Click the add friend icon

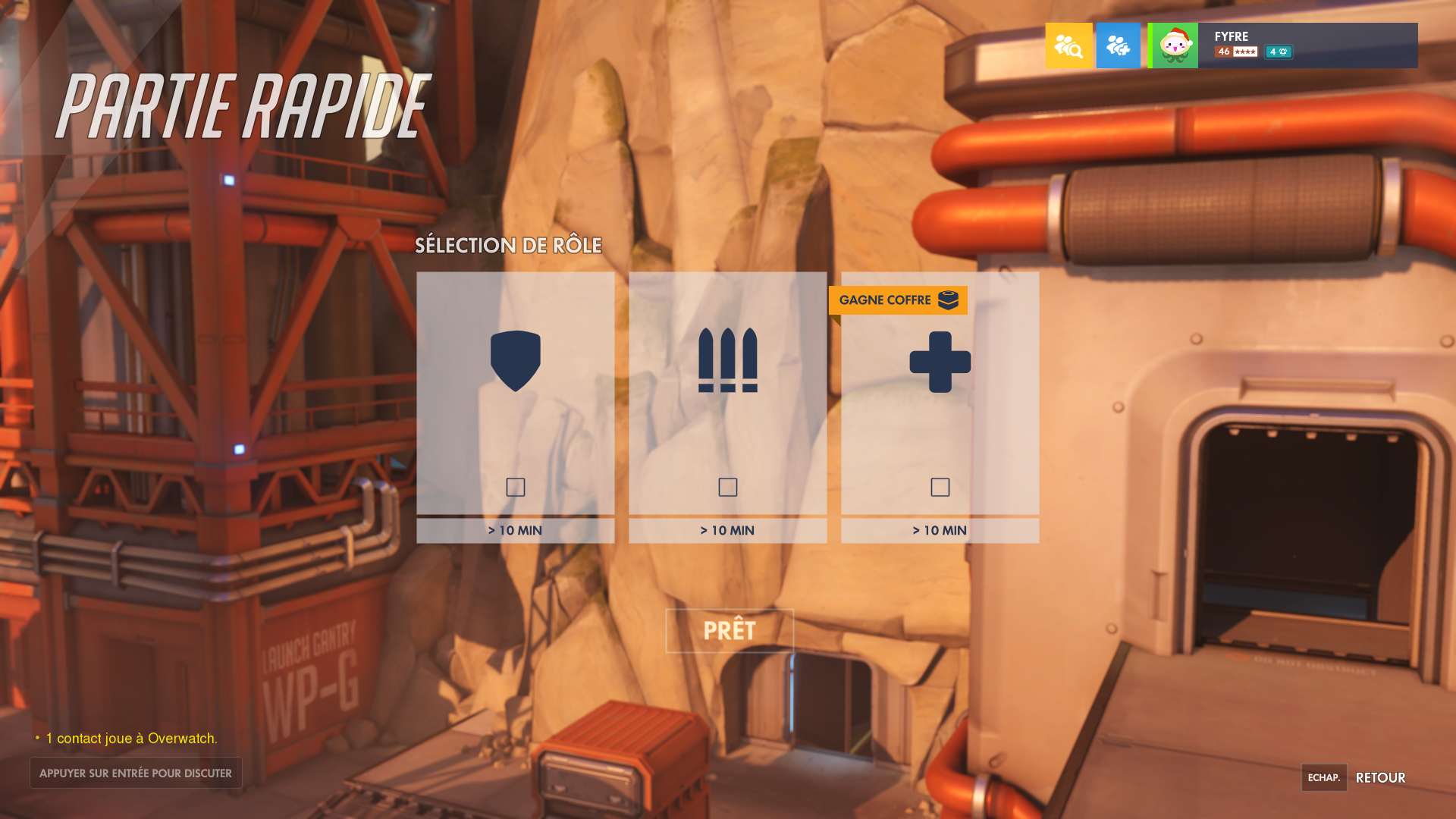[1118, 45]
